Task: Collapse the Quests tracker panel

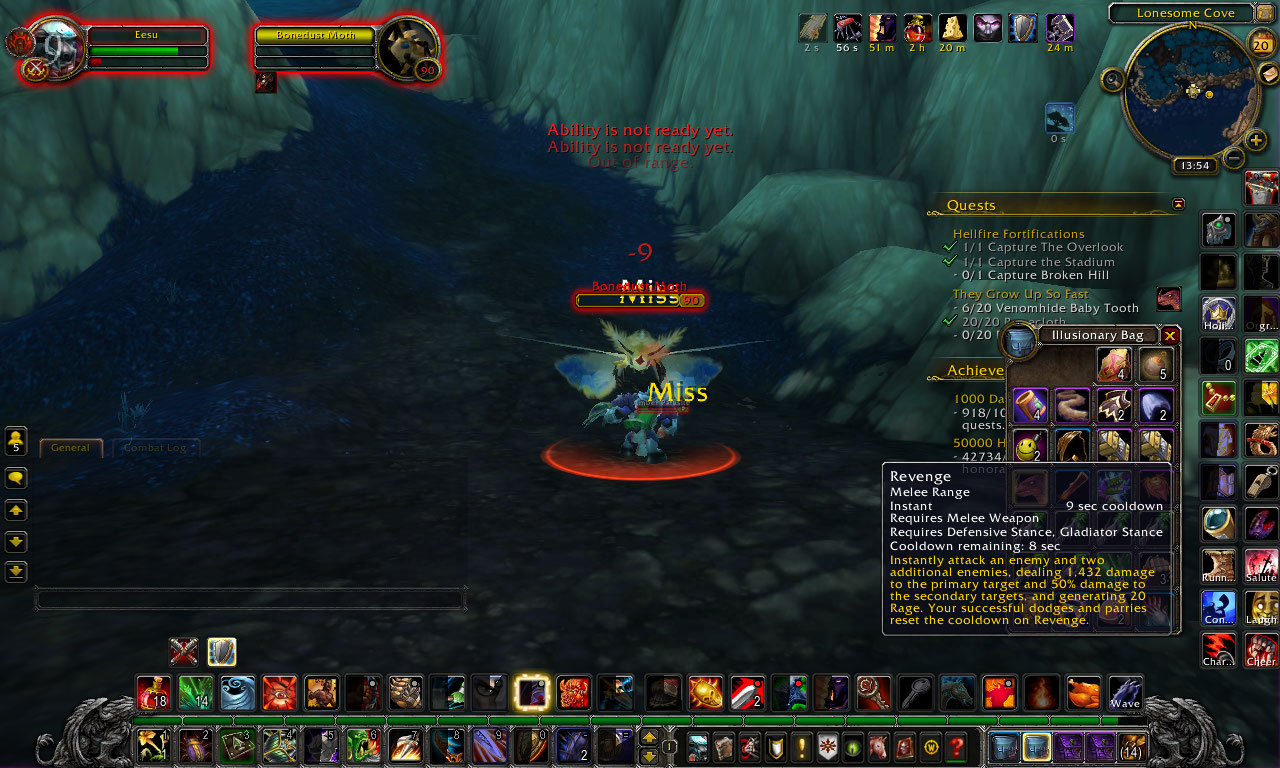Action: click(x=1178, y=204)
